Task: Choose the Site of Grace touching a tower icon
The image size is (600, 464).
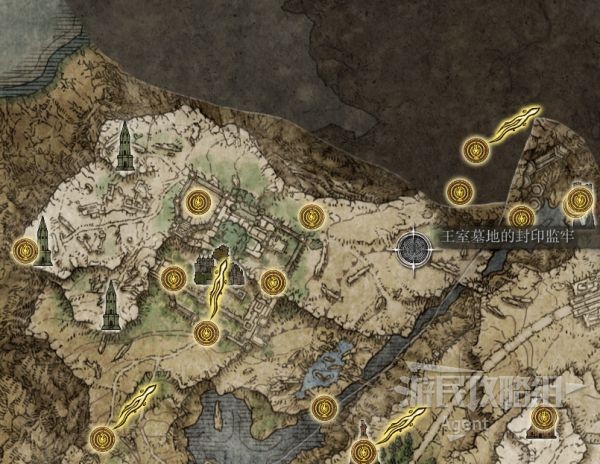Action: pyautogui.click(x=24, y=250)
